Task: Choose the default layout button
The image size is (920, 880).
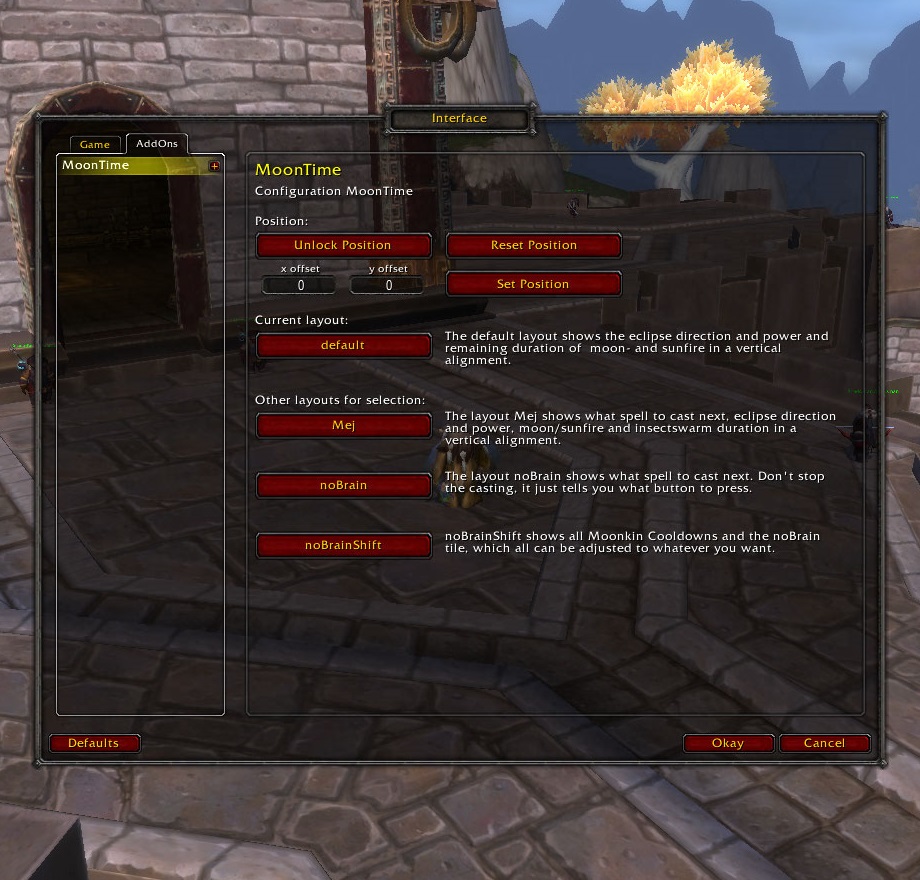Action: pyautogui.click(x=343, y=345)
